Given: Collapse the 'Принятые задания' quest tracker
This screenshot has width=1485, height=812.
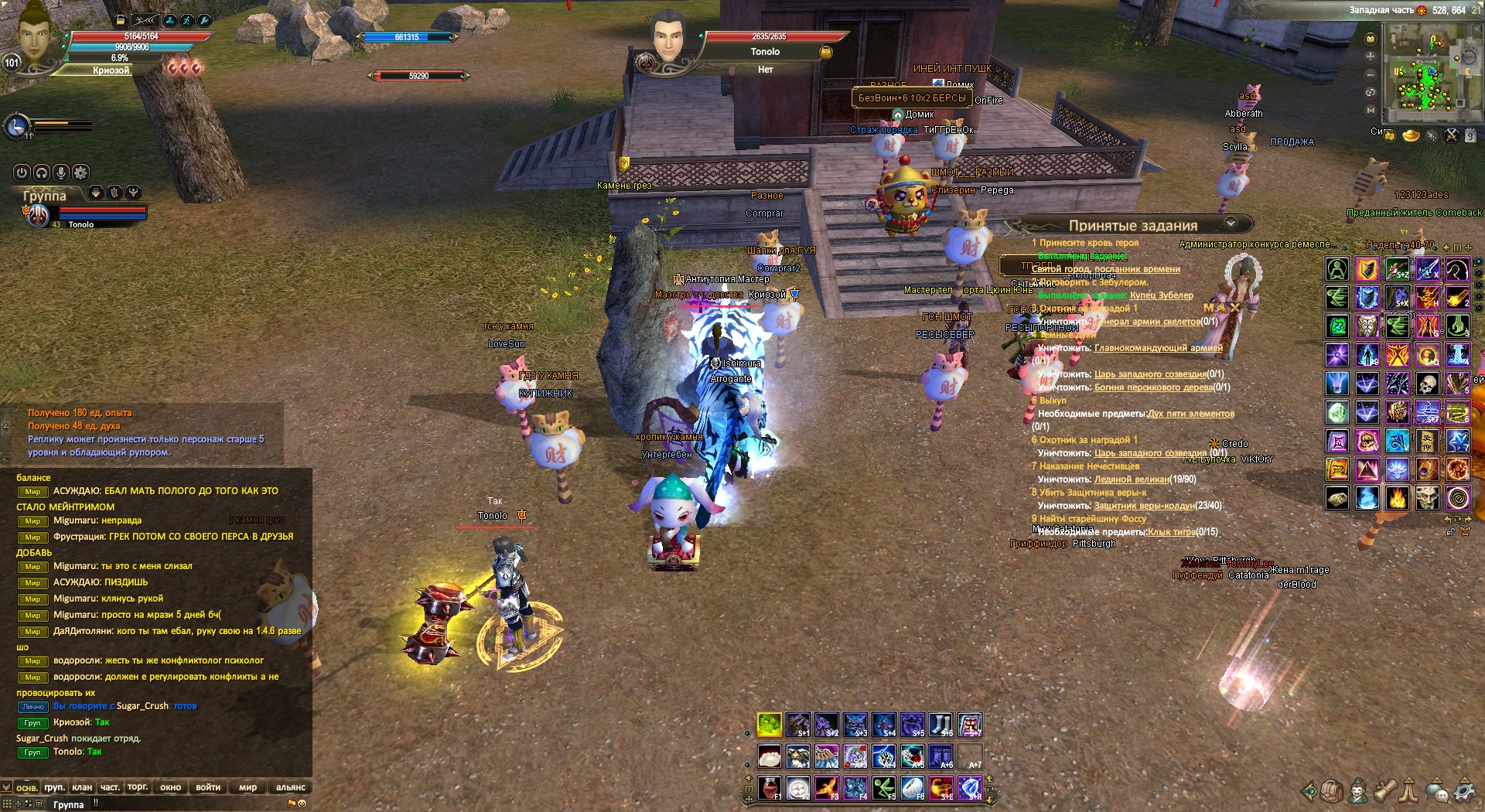Looking at the screenshot, I should (1231, 223).
